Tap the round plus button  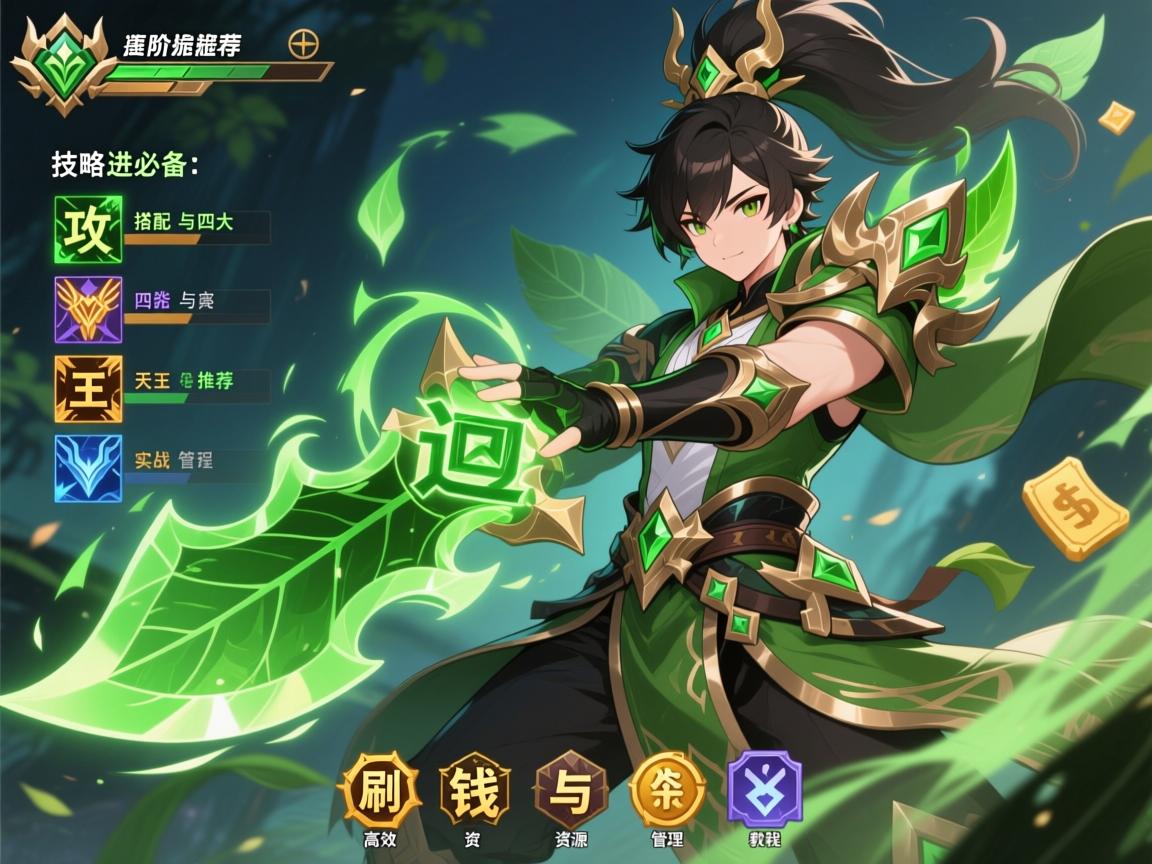click(301, 44)
